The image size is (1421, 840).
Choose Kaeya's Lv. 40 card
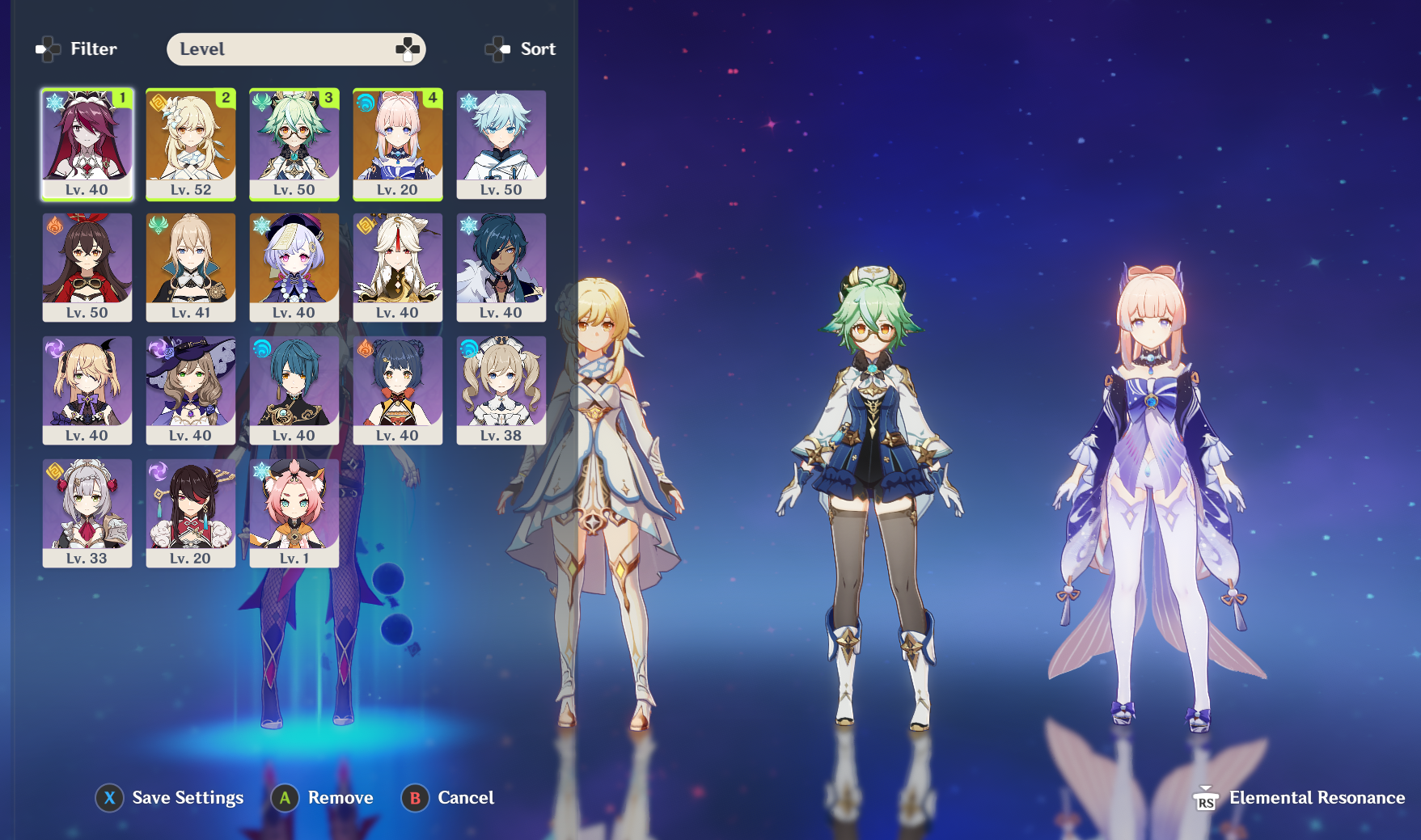pyautogui.click(x=501, y=267)
